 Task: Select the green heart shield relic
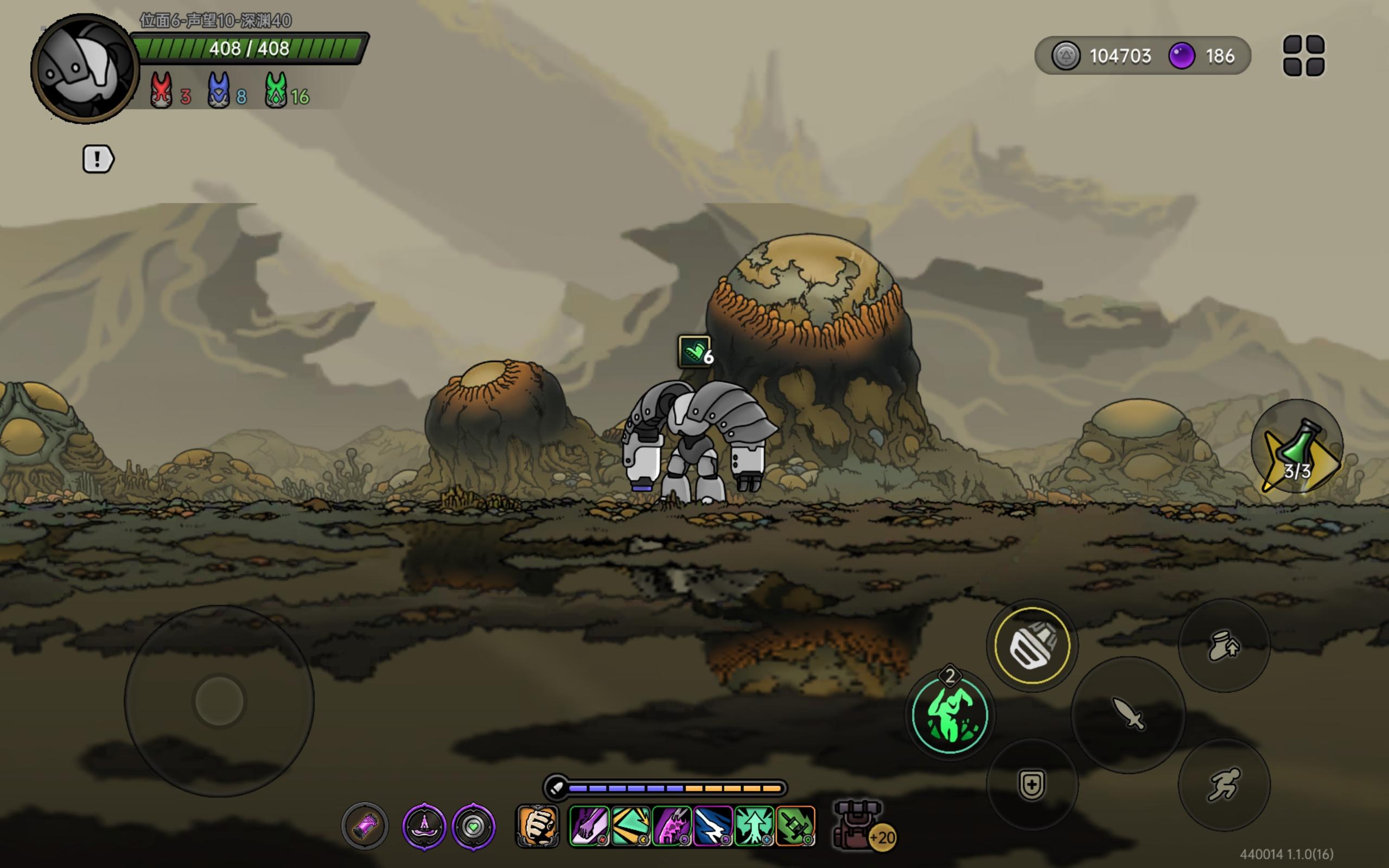pos(474,827)
